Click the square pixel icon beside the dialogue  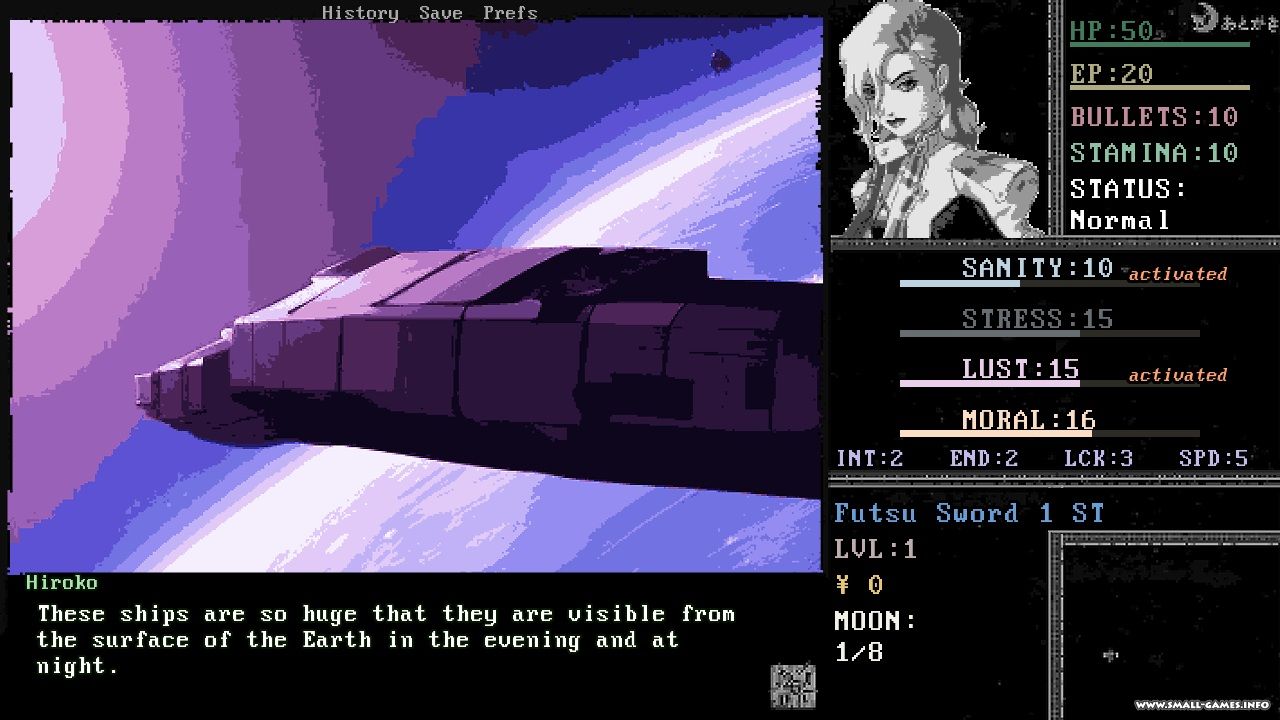click(x=792, y=686)
